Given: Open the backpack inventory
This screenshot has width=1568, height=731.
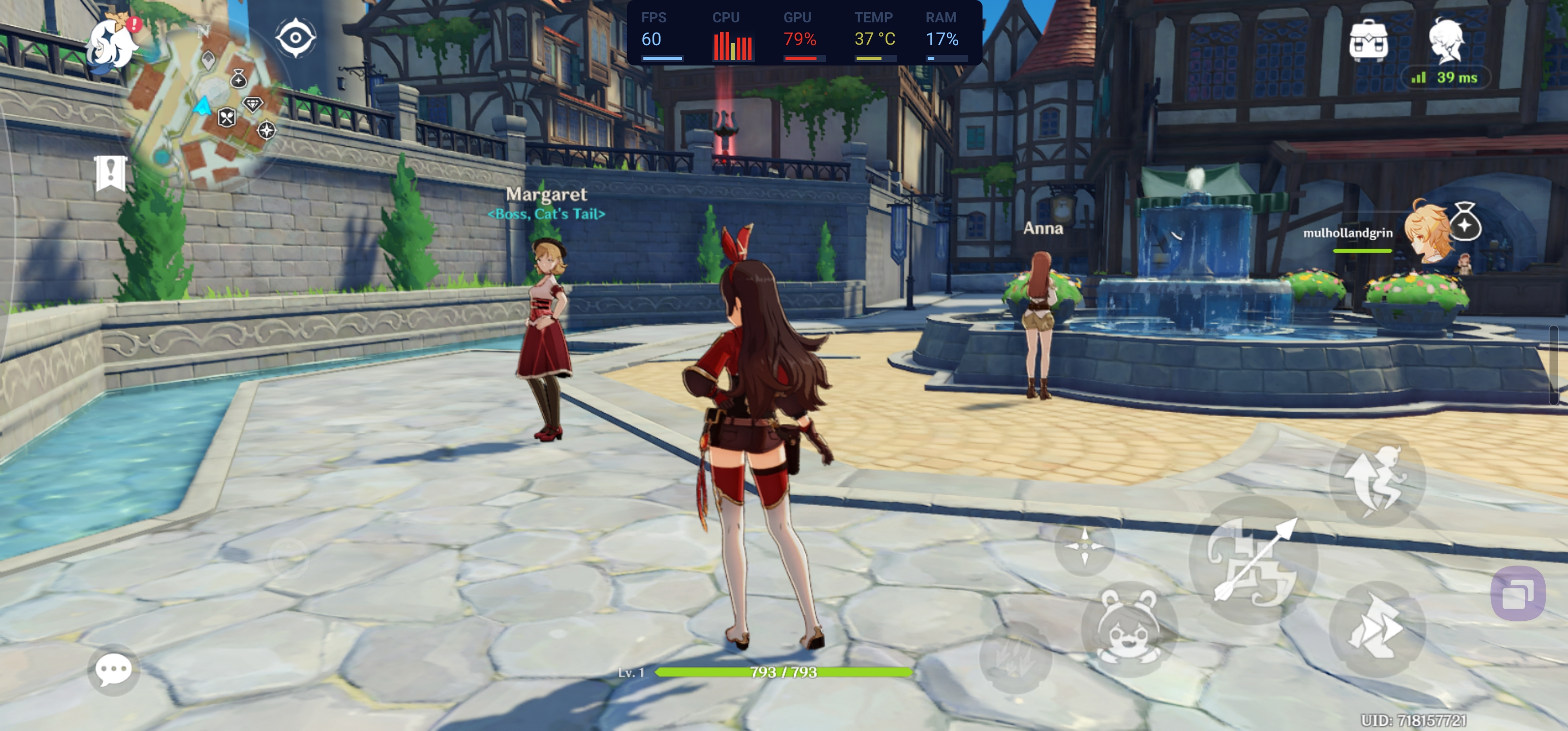Looking at the screenshot, I should [x=1368, y=41].
